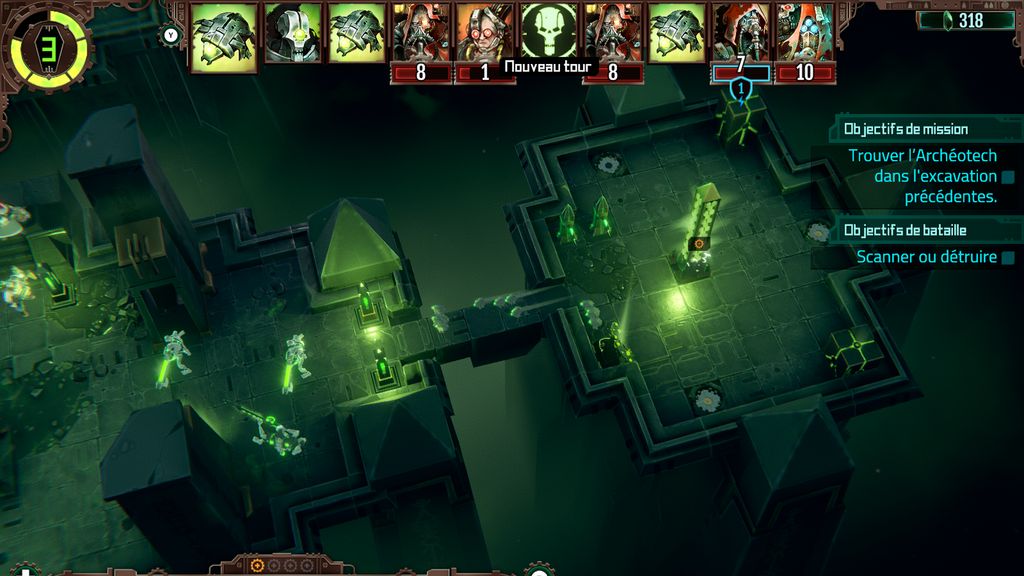
Task: Click the 'Objectifs de bataille' header
Action: (905, 230)
